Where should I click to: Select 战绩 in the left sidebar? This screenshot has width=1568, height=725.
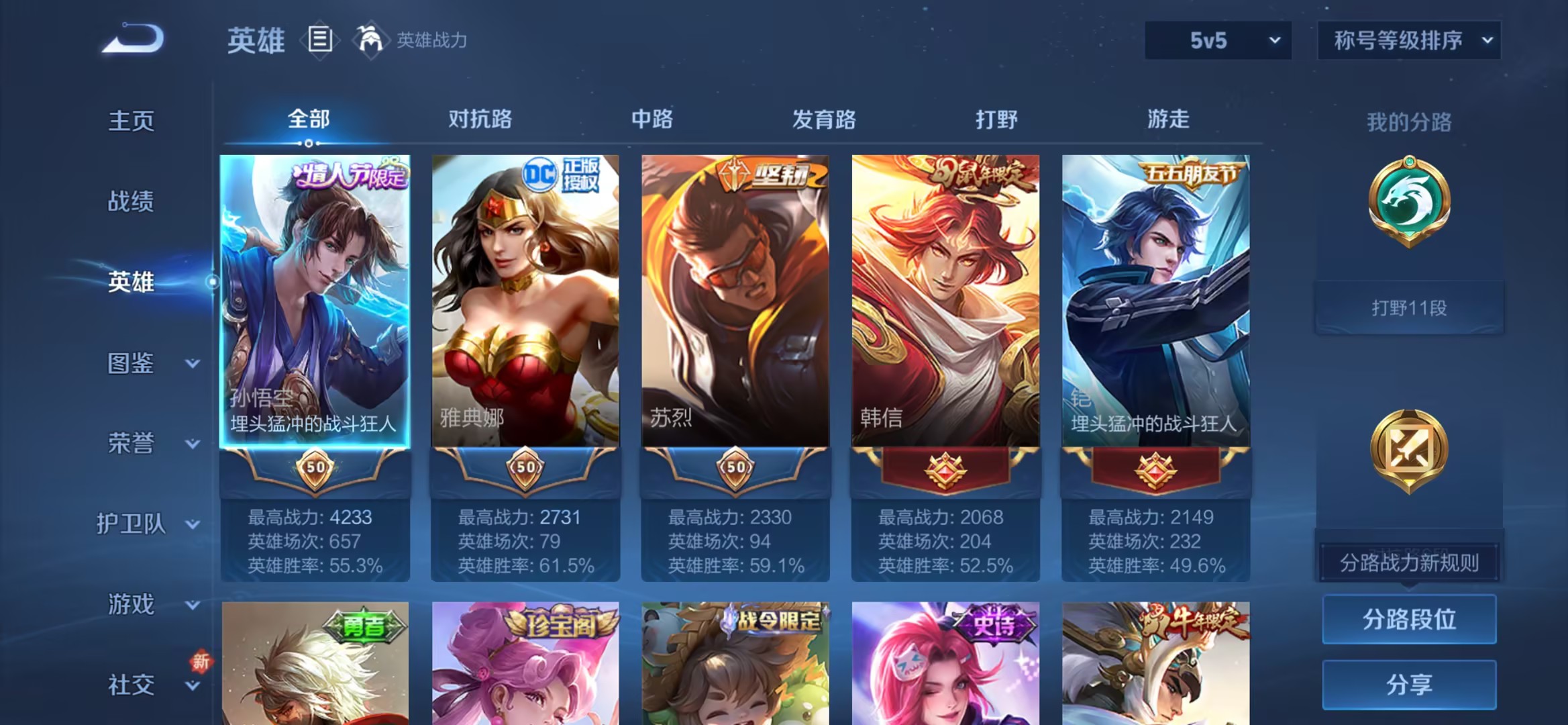tap(132, 201)
